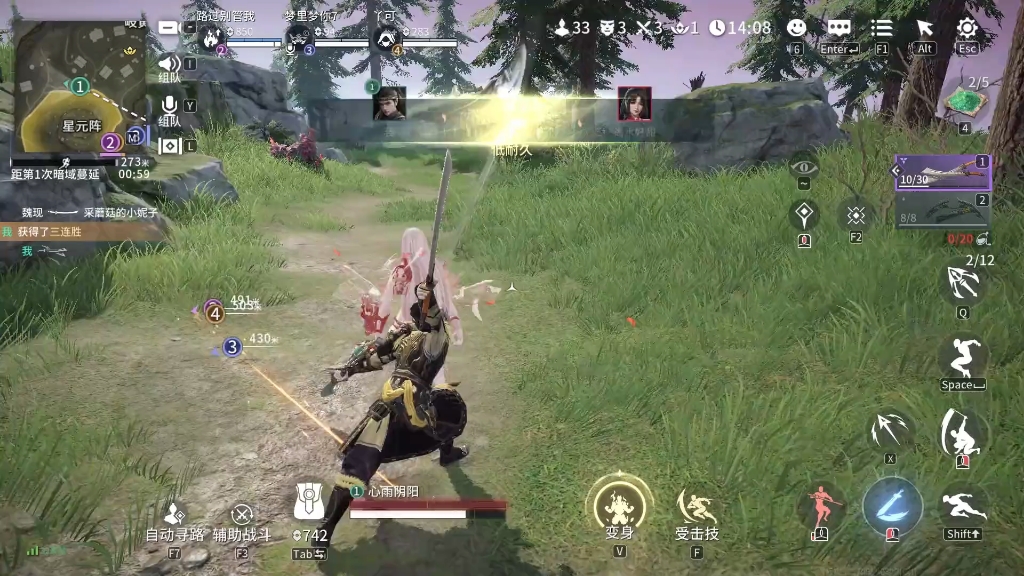Toggle 辅助战斗 assisted combat

point(242,516)
